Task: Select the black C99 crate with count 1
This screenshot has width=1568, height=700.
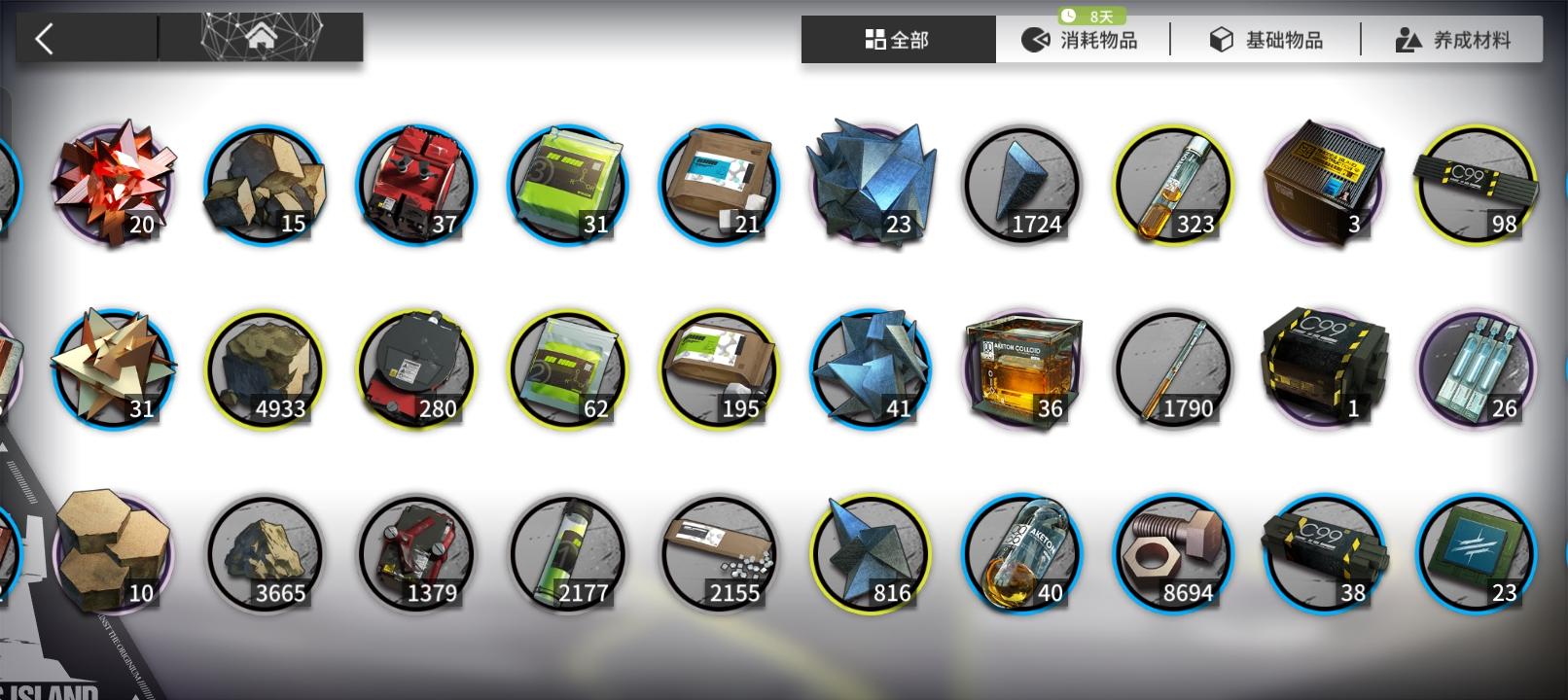Action: click(1324, 367)
